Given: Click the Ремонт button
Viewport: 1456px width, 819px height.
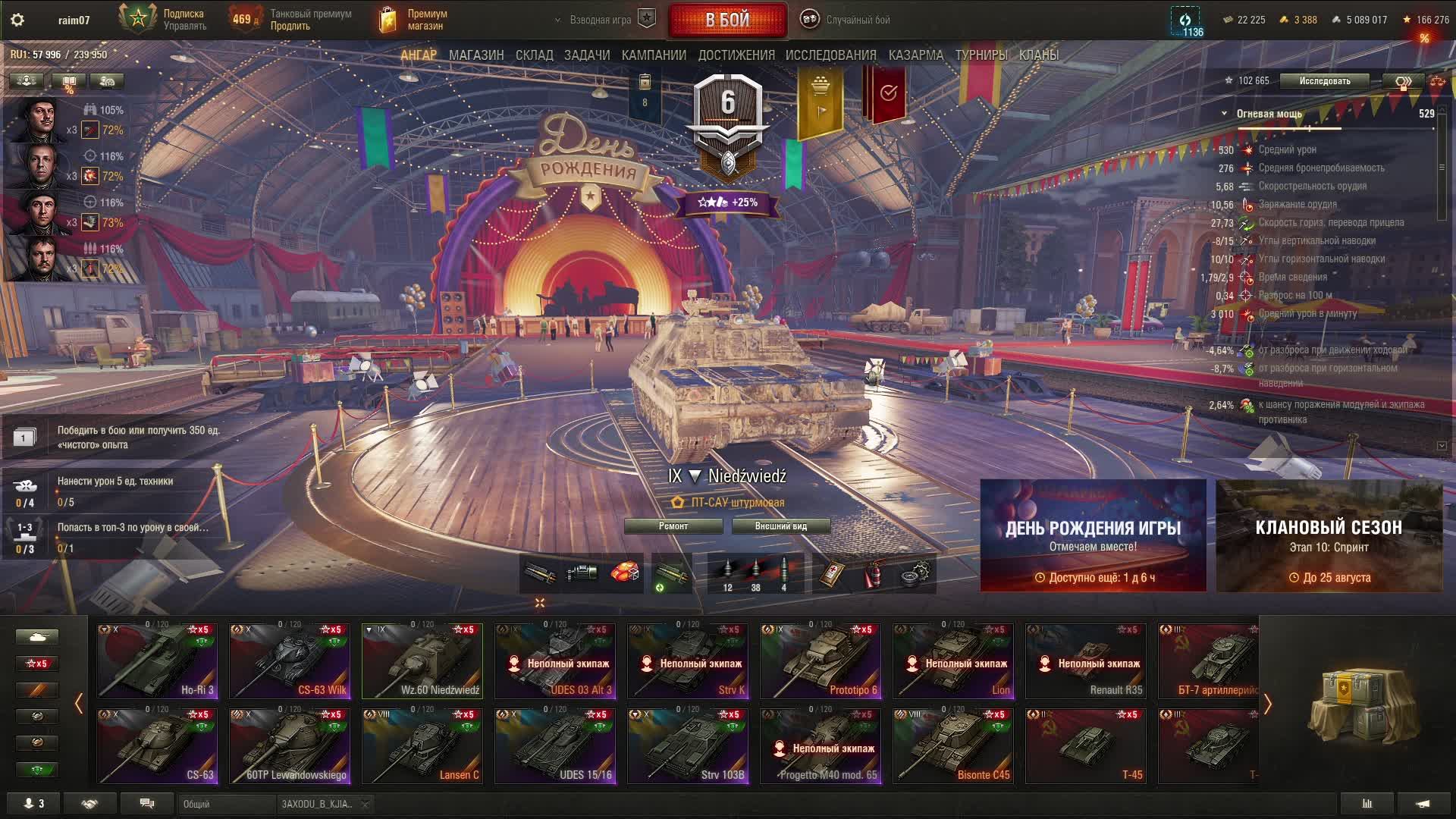Looking at the screenshot, I should click(673, 526).
